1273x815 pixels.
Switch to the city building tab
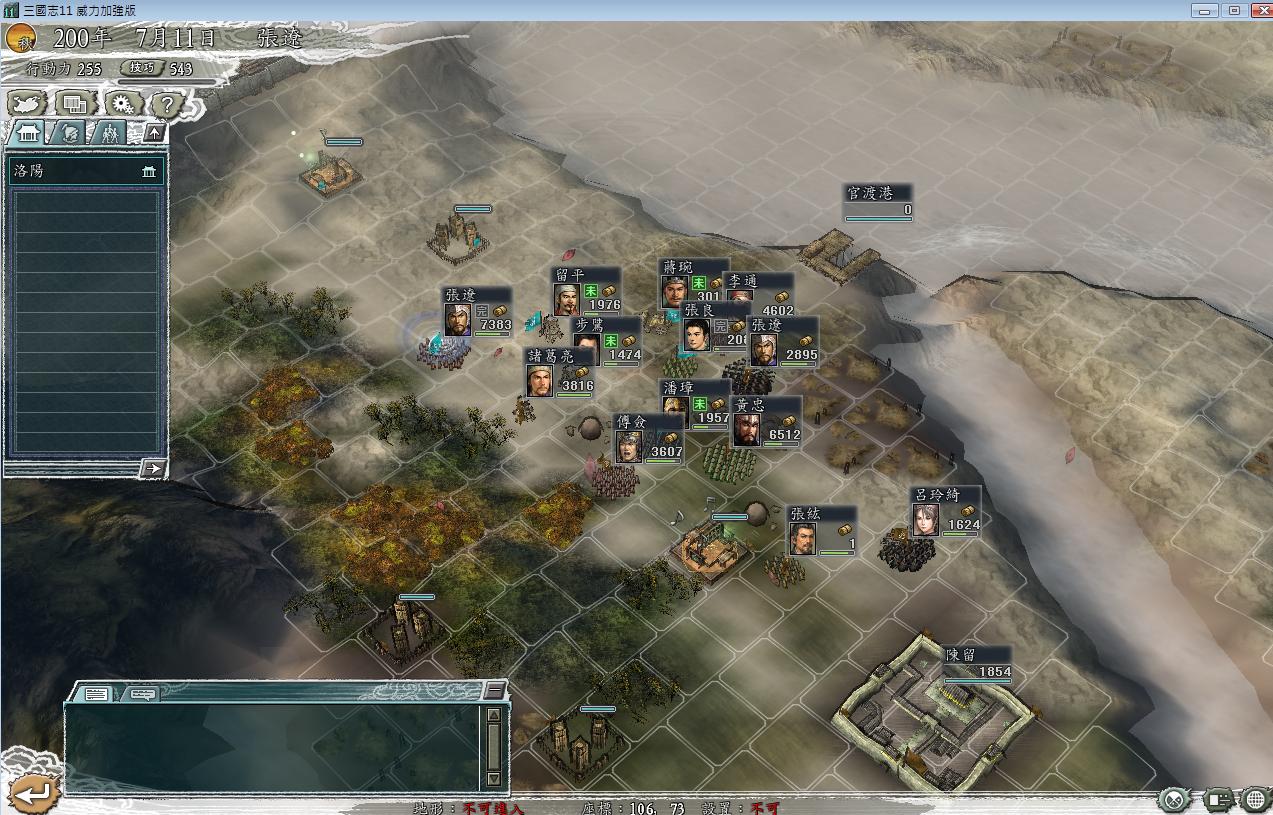28,133
